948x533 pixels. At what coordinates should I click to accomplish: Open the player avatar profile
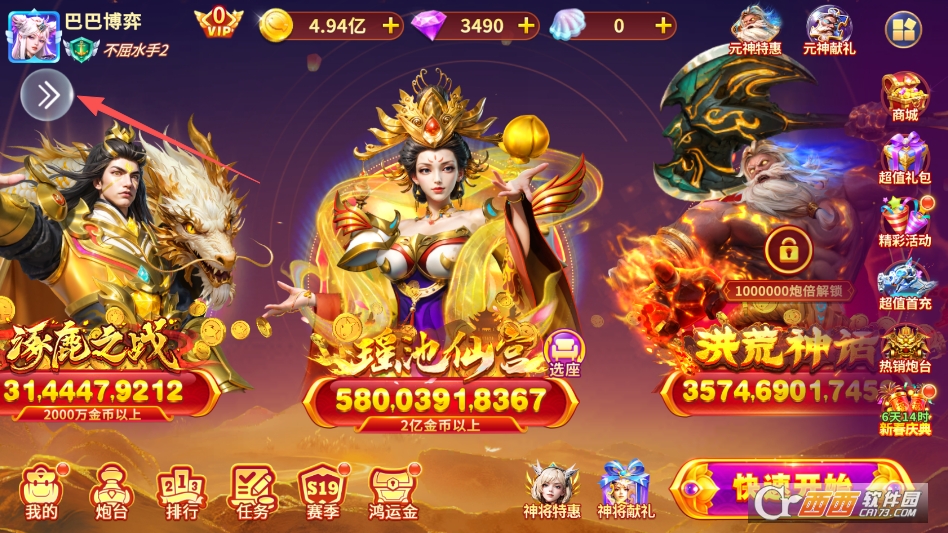tap(33, 35)
